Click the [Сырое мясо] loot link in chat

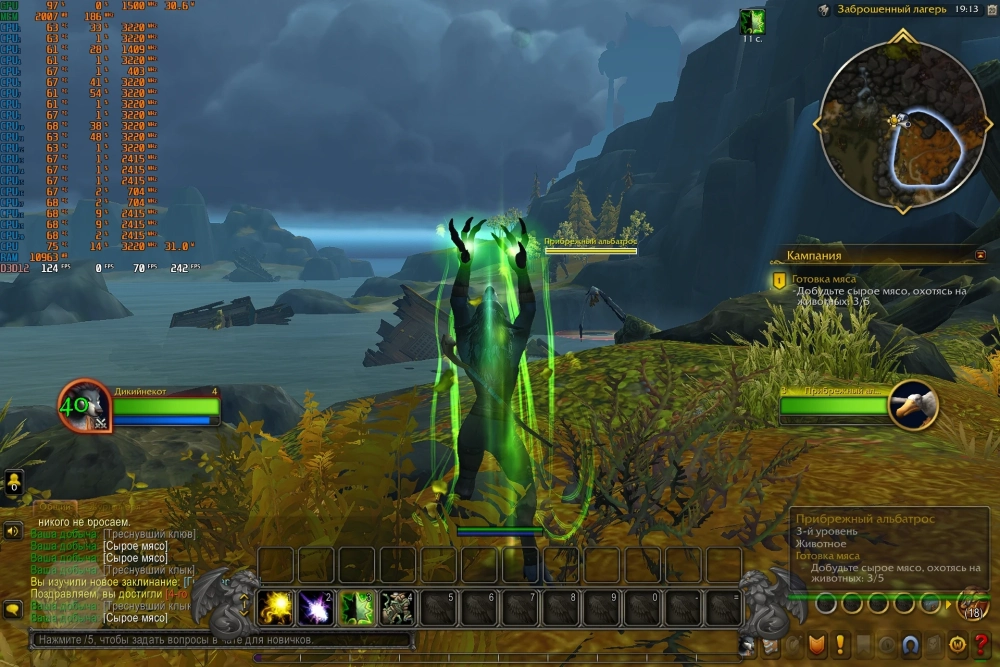135,546
